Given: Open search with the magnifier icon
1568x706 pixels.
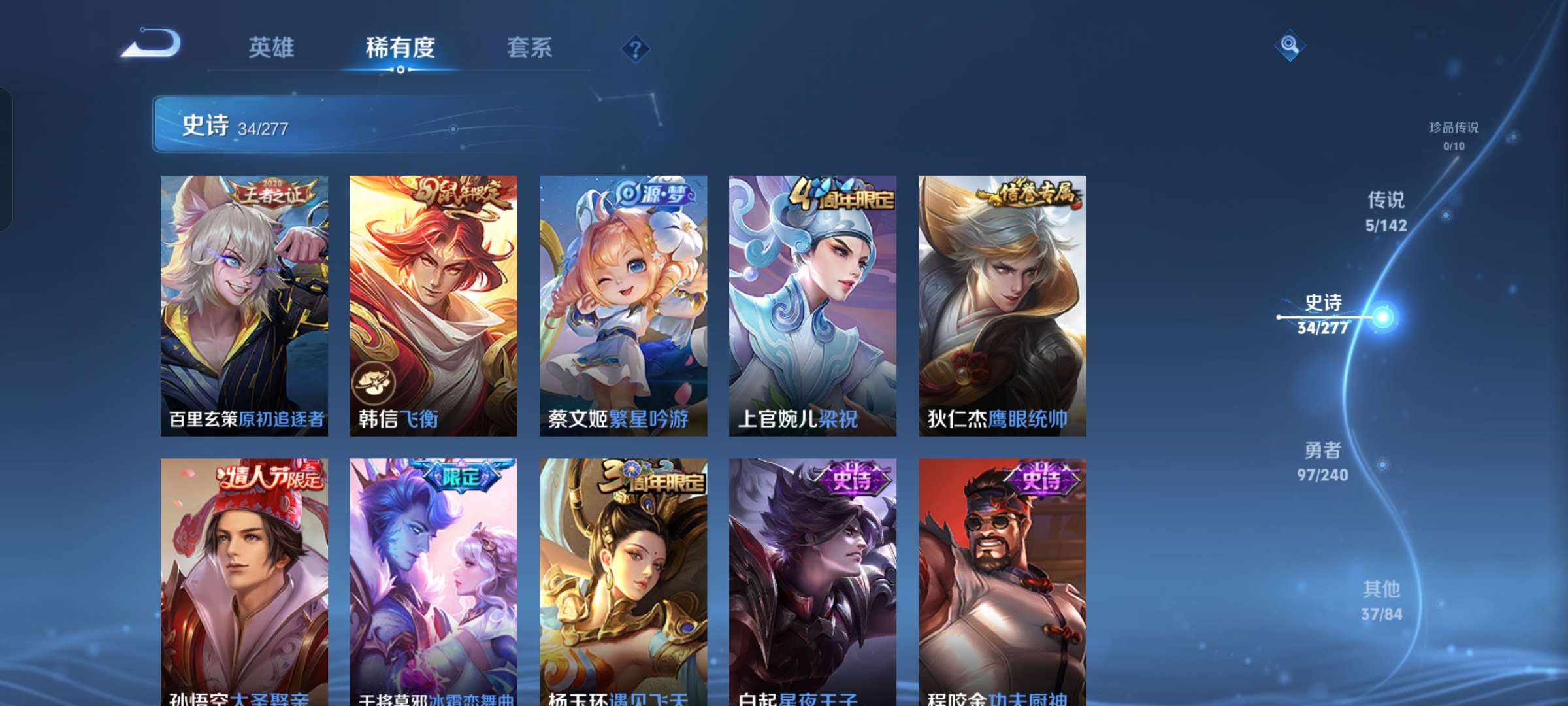Looking at the screenshot, I should 1290,46.
